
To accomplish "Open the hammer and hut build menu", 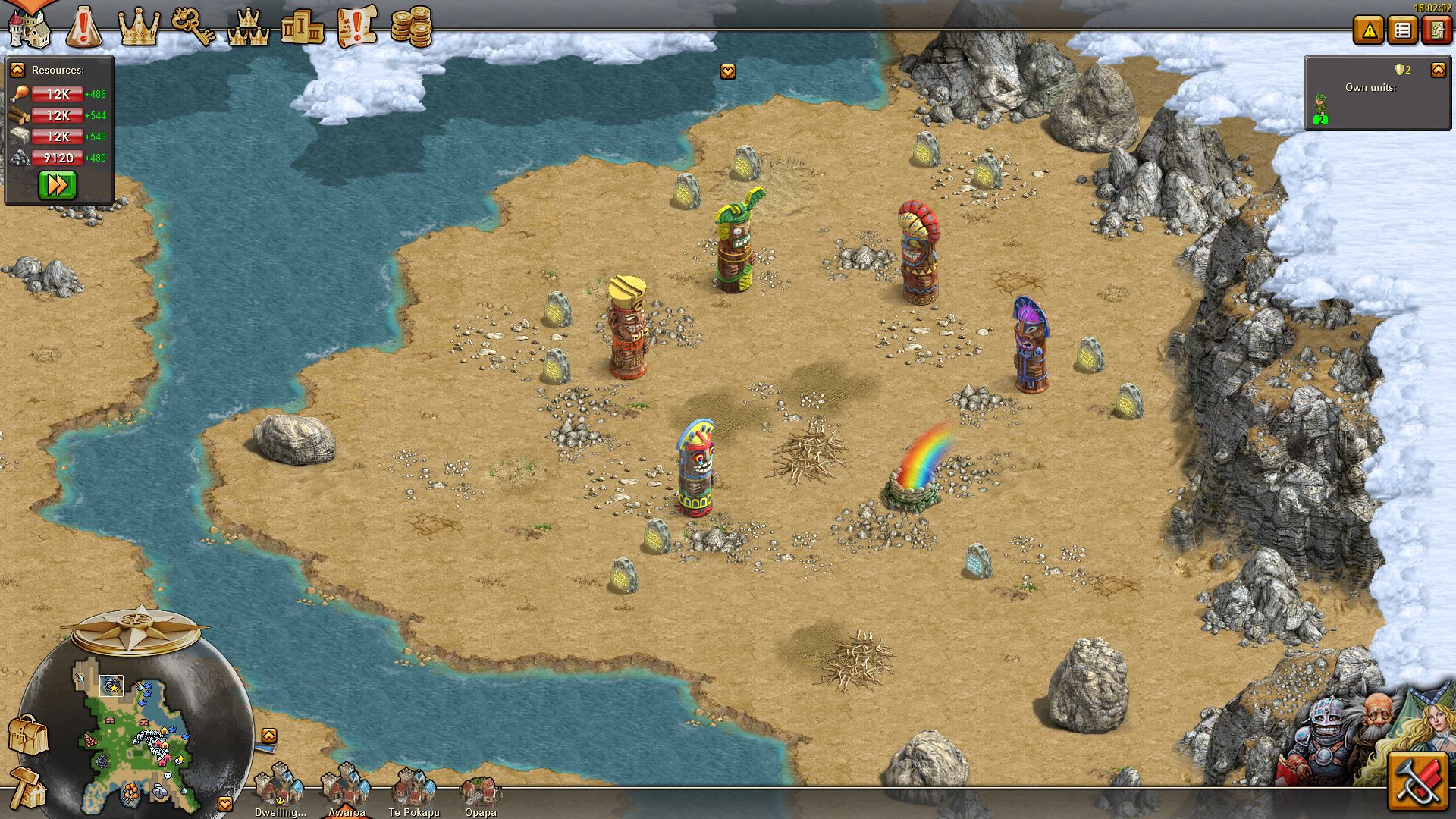I will point(28,789).
